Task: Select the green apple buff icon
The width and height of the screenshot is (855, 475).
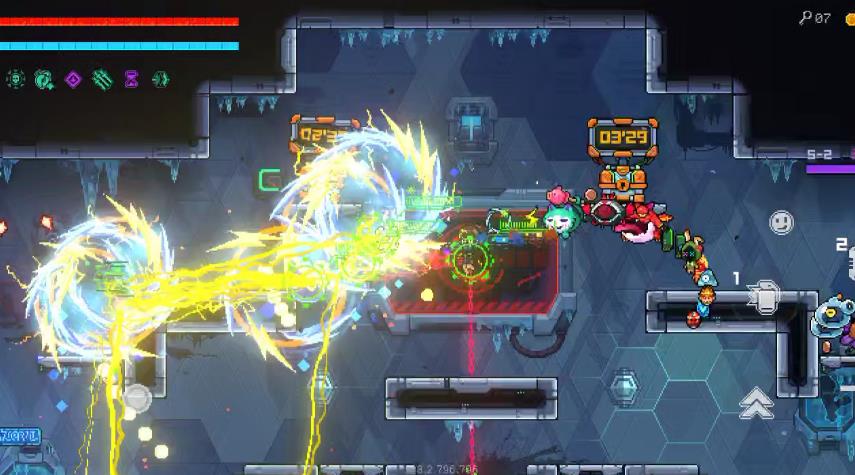Action: coord(44,78)
